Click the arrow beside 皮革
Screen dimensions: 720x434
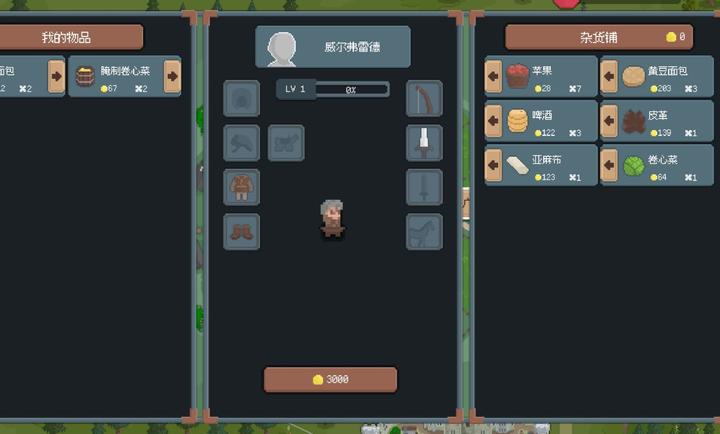[x=609, y=120]
